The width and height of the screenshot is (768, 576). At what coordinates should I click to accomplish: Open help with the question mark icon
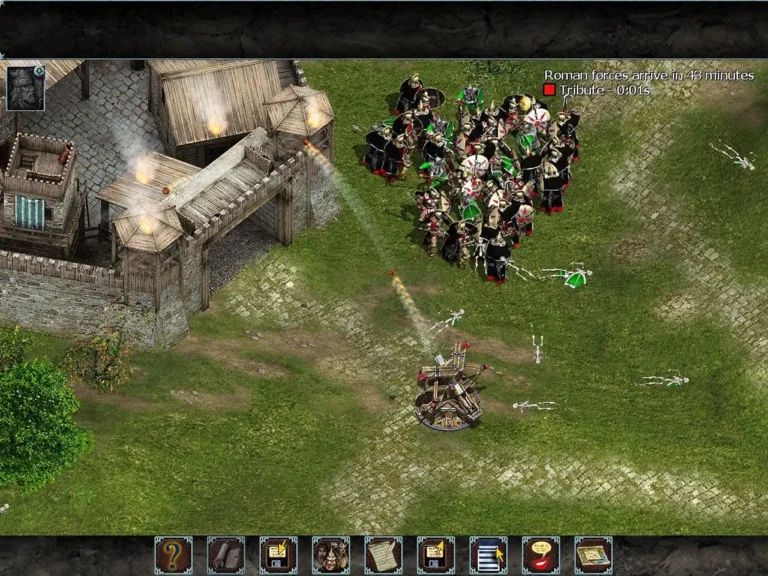click(x=173, y=555)
